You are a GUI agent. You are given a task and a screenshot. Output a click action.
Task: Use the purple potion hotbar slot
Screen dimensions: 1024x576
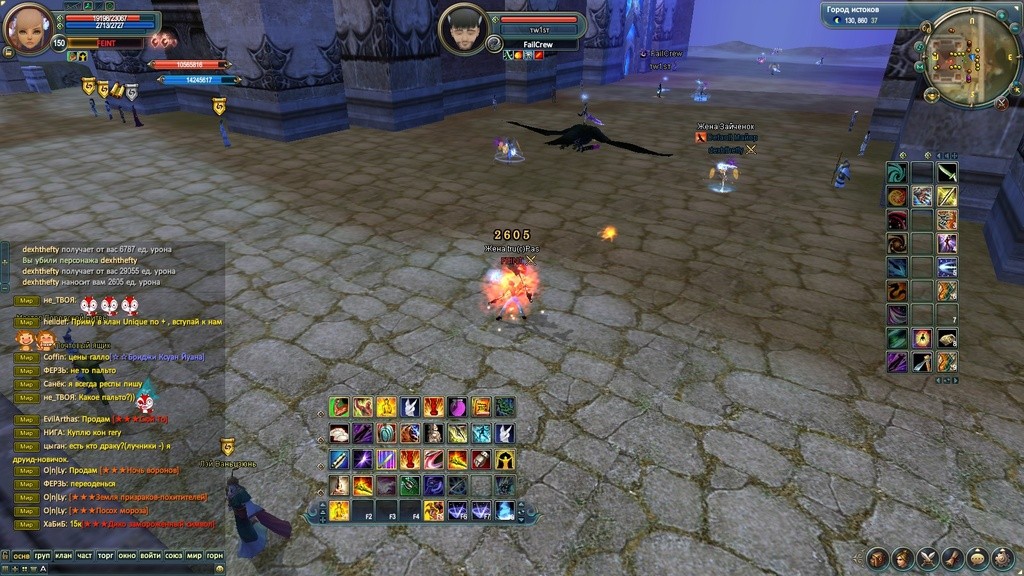pyautogui.click(x=458, y=407)
